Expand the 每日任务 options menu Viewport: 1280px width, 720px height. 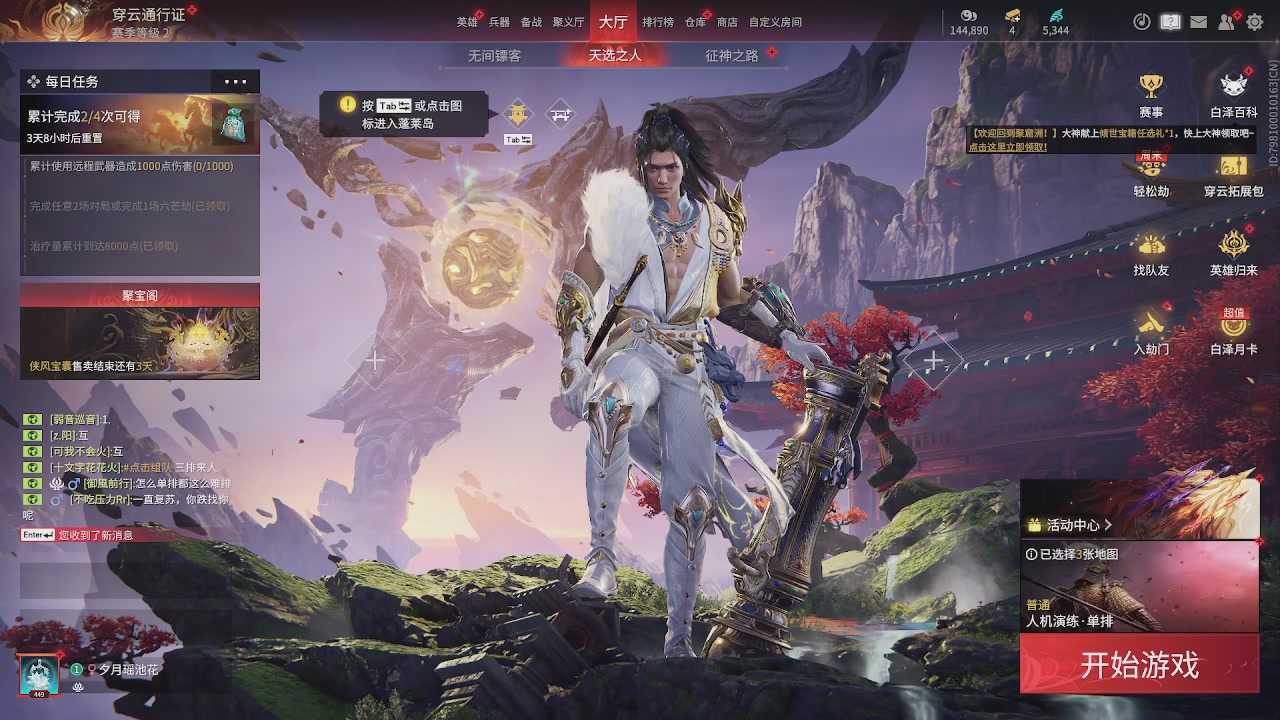(235, 82)
